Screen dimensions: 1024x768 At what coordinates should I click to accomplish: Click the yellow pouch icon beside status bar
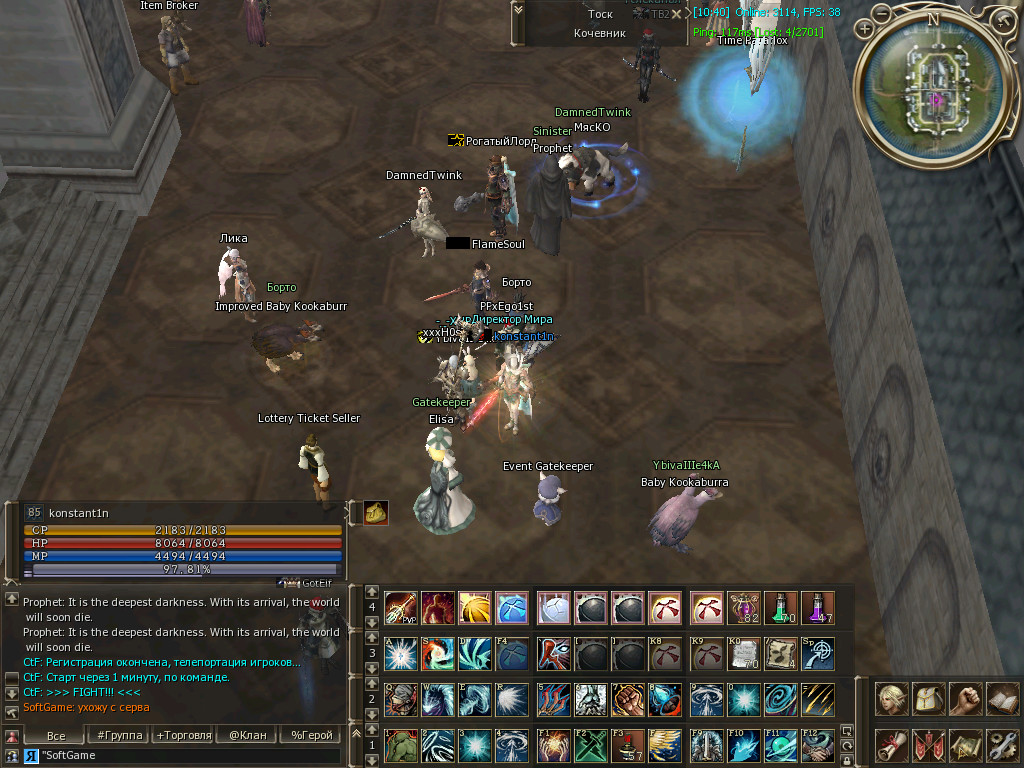point(376,513)
